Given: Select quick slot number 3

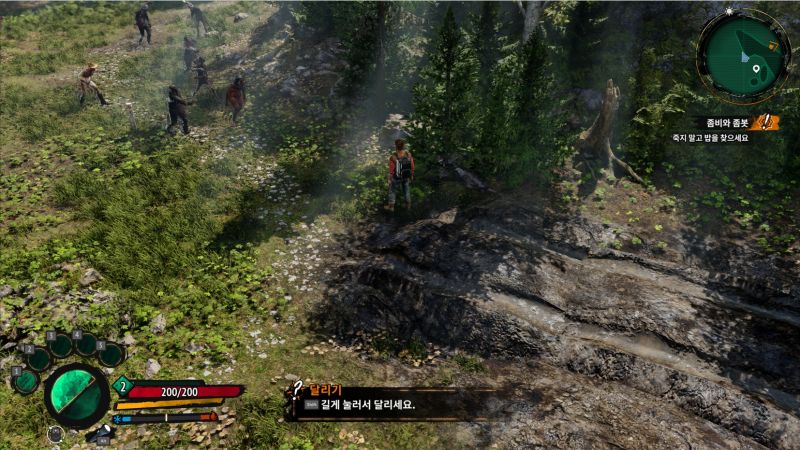Looking at the screenshot, I should tap(62, 345).
